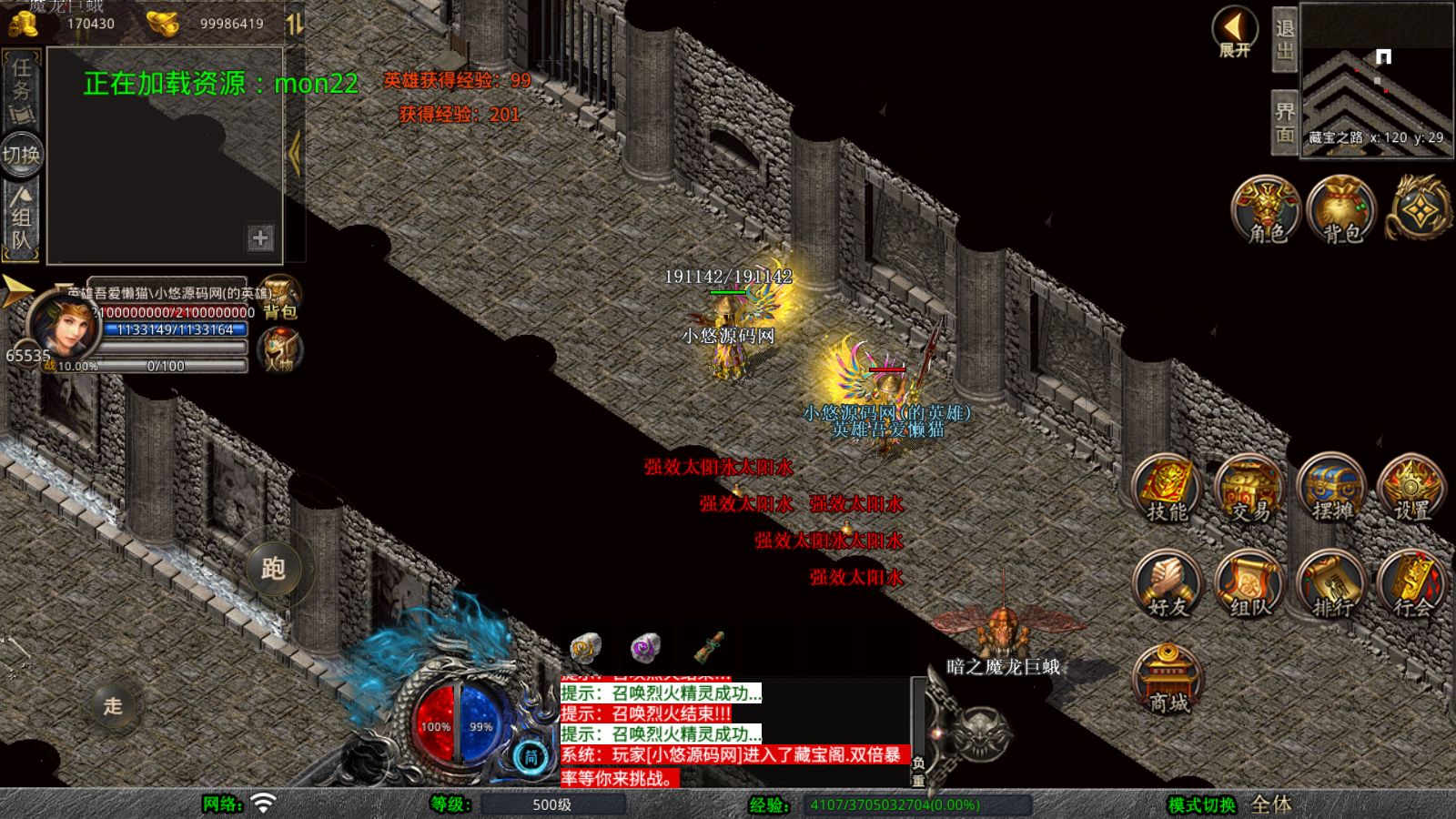The image size is (1456, 819).
Task: Toggle 跑 run movement mode
Action: [x=273, y=569]
